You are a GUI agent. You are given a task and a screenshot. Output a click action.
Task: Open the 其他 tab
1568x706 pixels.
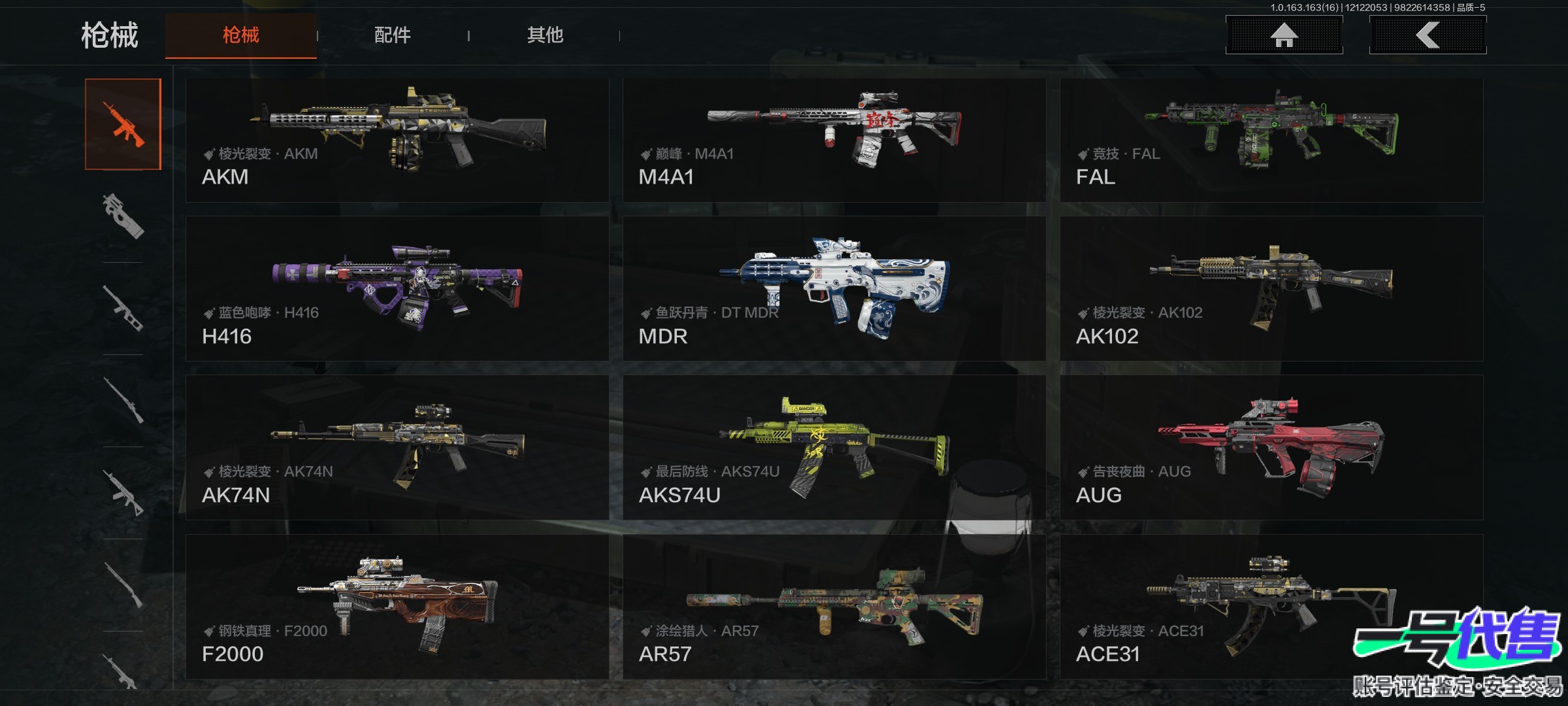[545, 35]
